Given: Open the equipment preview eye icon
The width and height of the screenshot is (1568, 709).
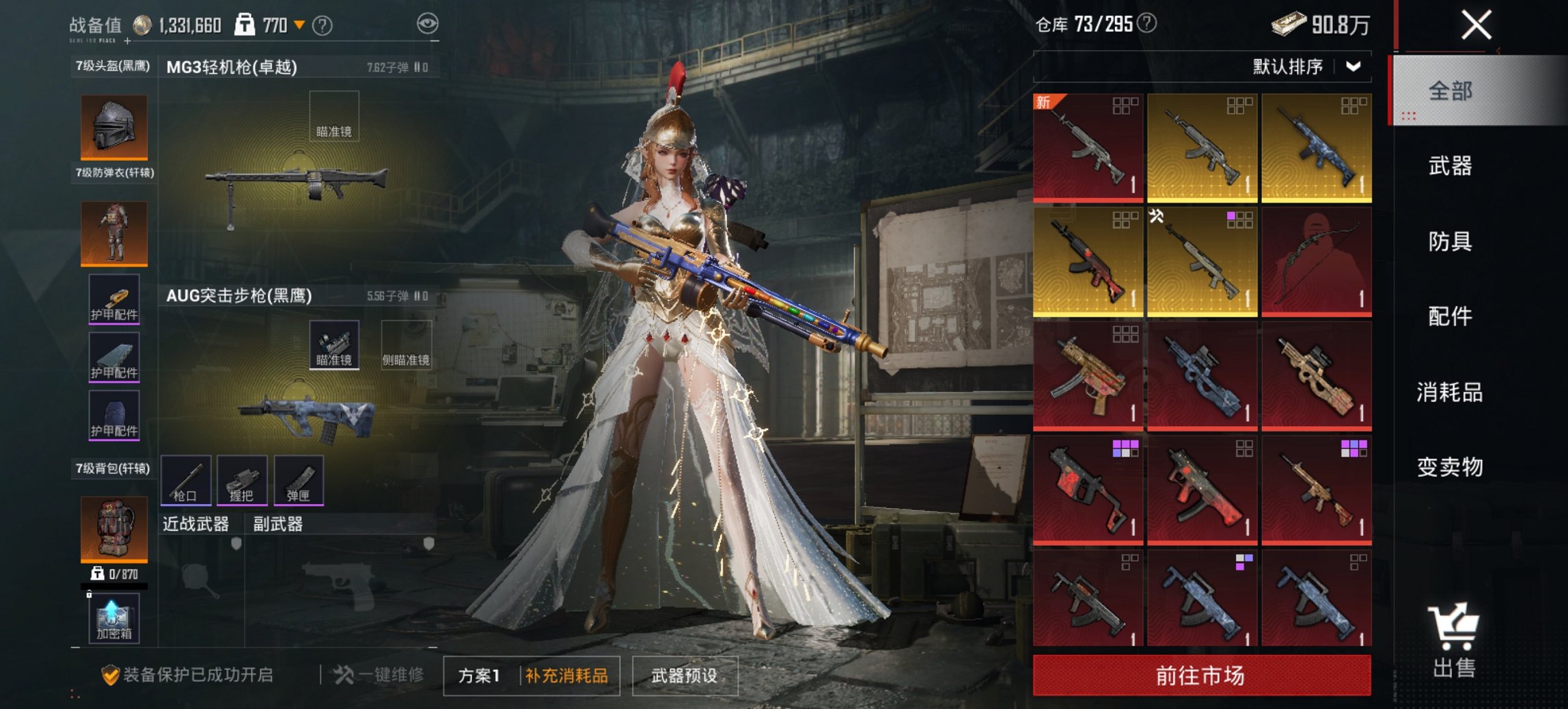Looking at the screenshot, I should (x=428, y=23).
